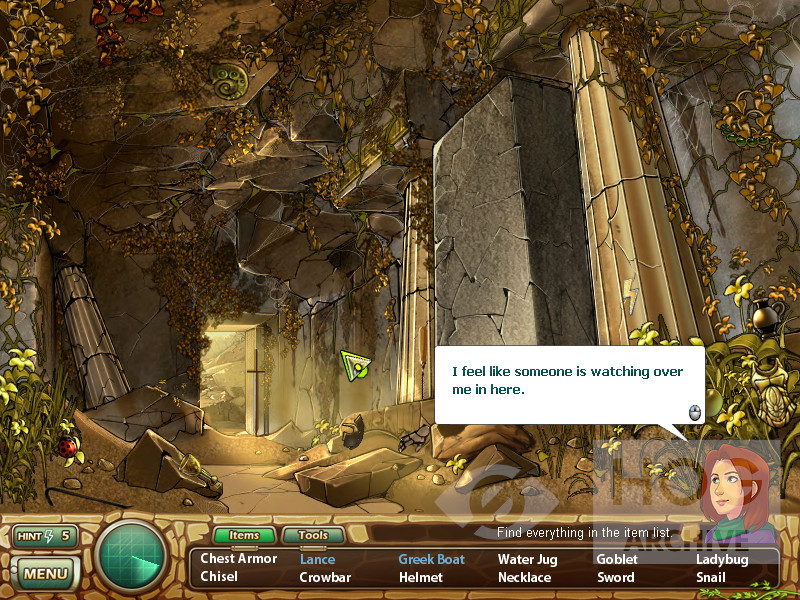
Task: Select Crowbar in the item list
Action: [325, 577]
